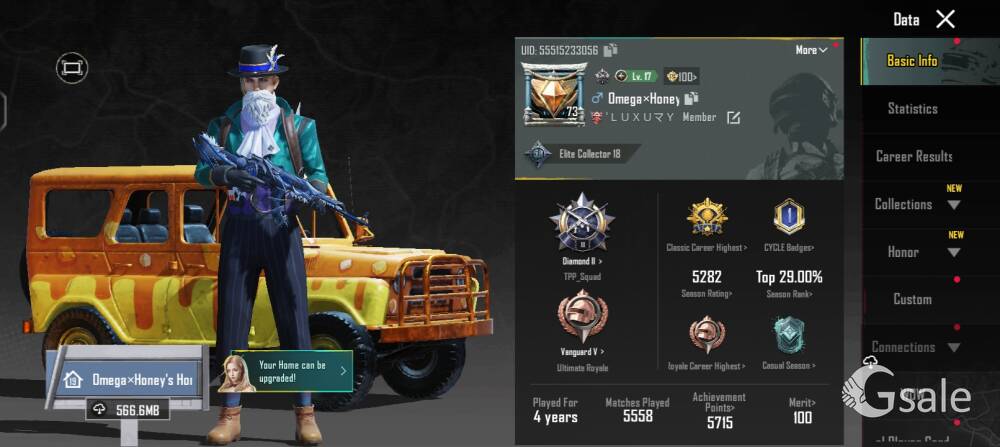Tap the home upgrade notification
This screenshot has height=447, width=1000.
(291, 371)
